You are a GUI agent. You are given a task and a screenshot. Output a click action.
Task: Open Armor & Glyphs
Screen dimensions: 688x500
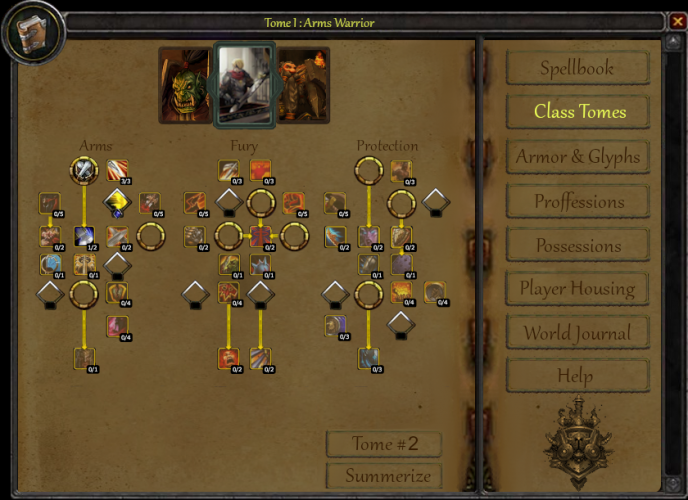tap(578, 157)
